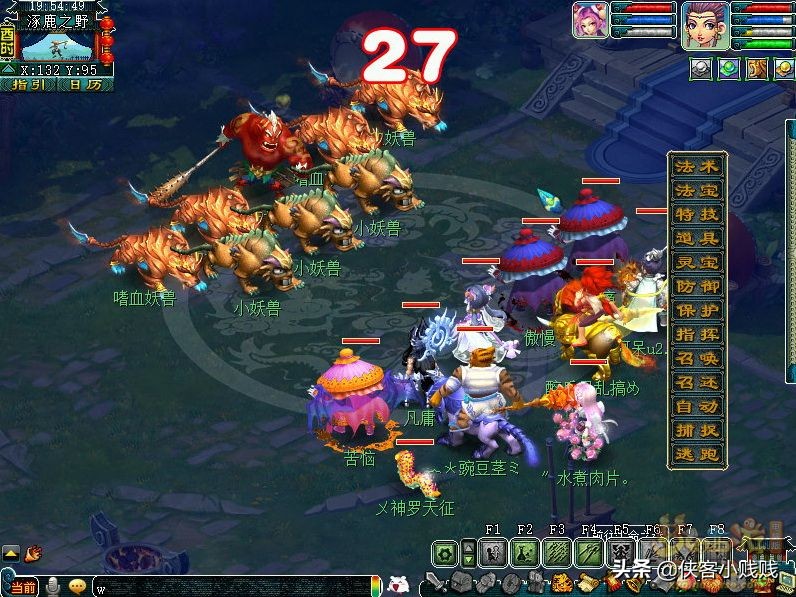The image size is (796, 597).
Task: Select the 灵宝 command
Action: [x=697, y=263]
